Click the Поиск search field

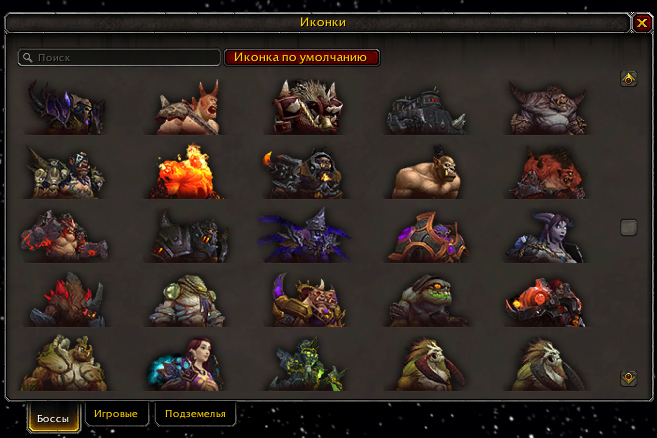click(x=120, y=58)
